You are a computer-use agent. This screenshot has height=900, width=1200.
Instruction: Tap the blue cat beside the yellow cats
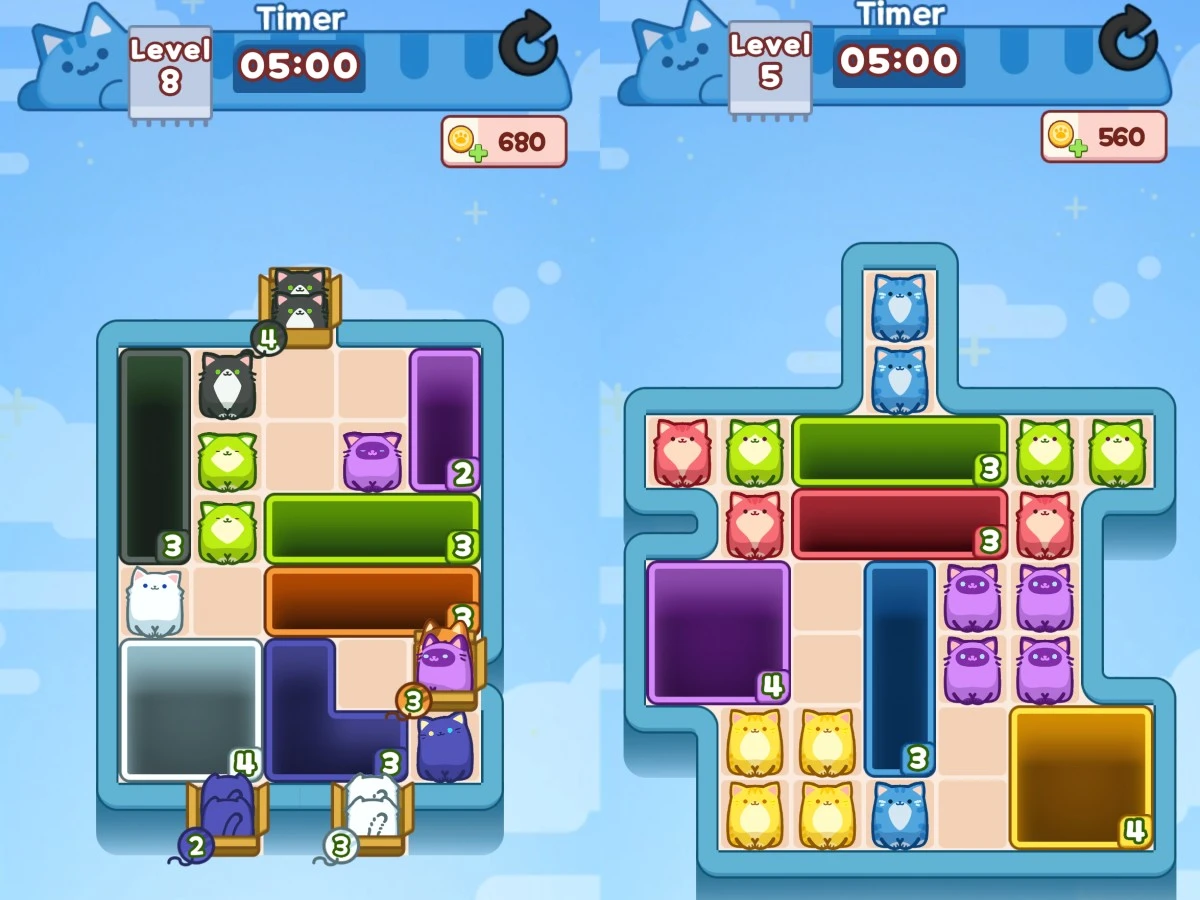click(x=899, y=815)
